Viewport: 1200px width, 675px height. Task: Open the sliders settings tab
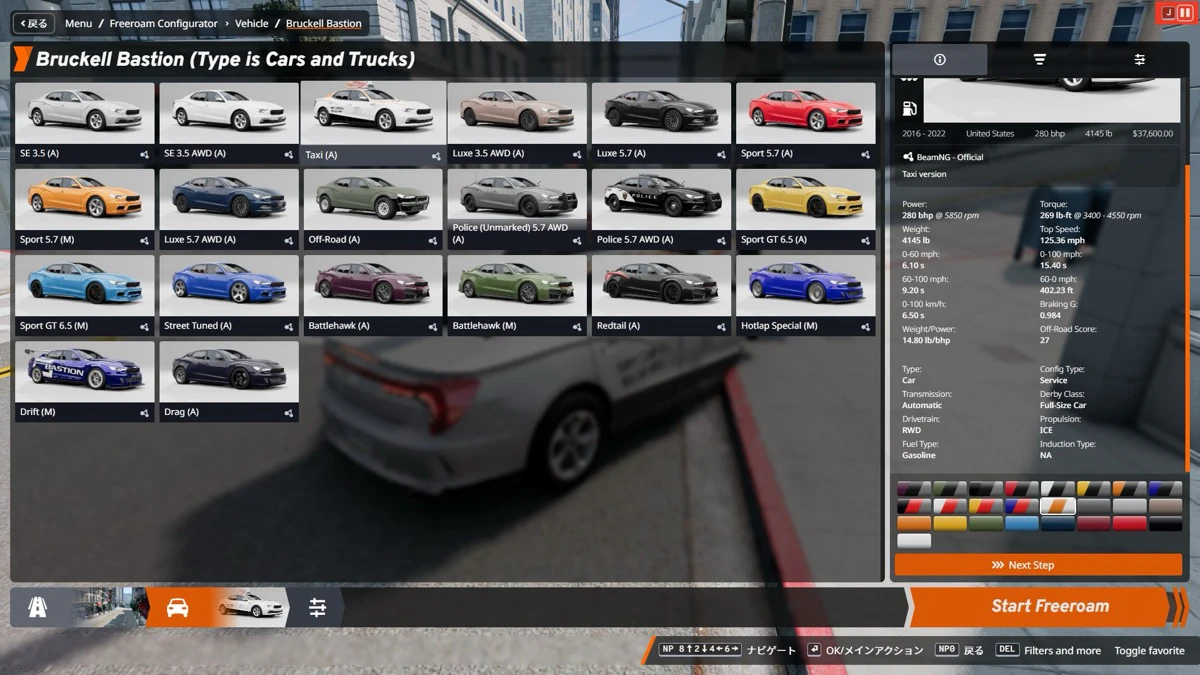pos(1139,60)
